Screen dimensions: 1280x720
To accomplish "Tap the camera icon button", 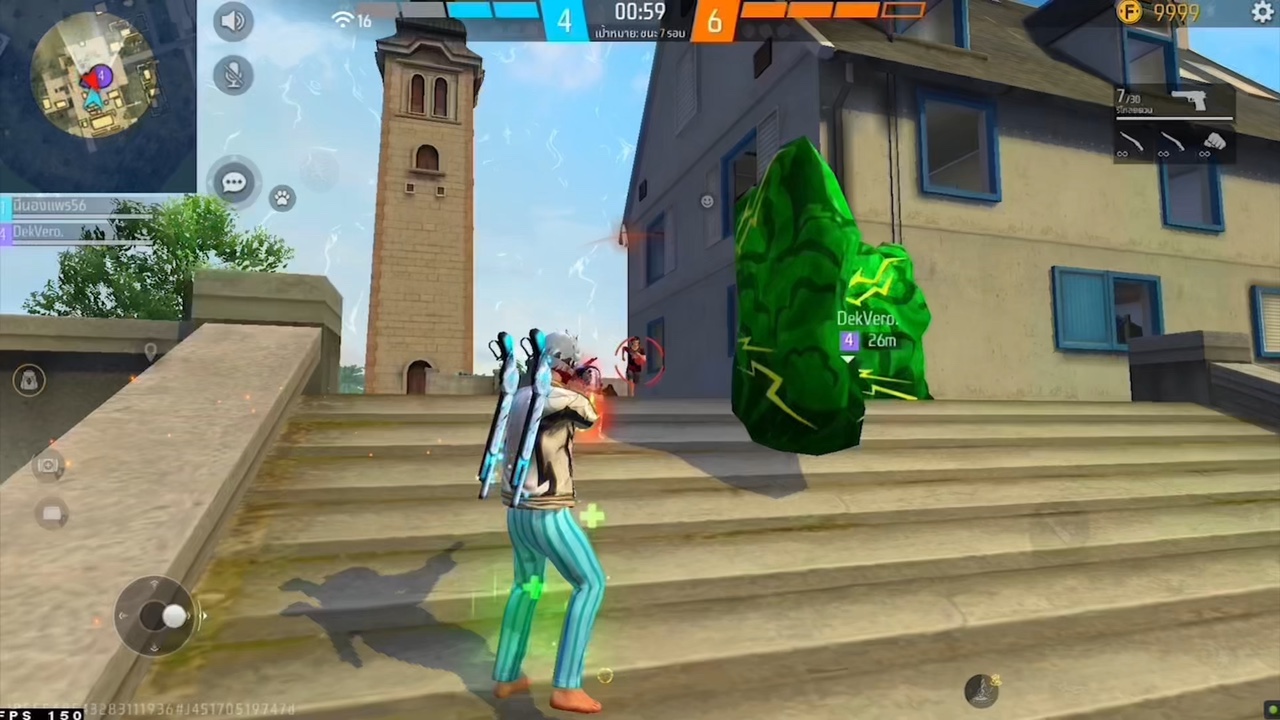I will pyautogui.click(x=48, y=465).
